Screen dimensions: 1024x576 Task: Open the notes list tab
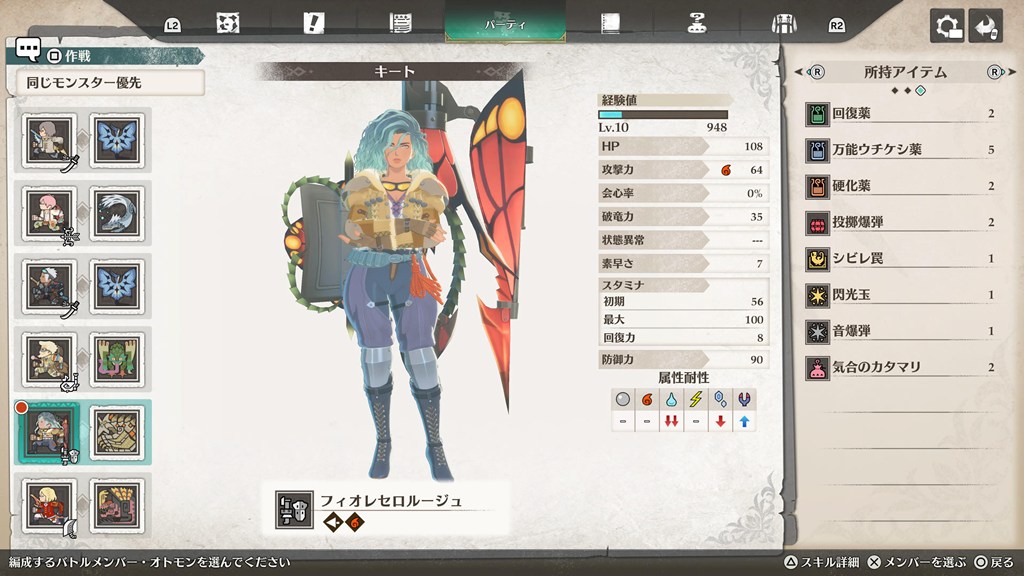[x=402, y=22]
